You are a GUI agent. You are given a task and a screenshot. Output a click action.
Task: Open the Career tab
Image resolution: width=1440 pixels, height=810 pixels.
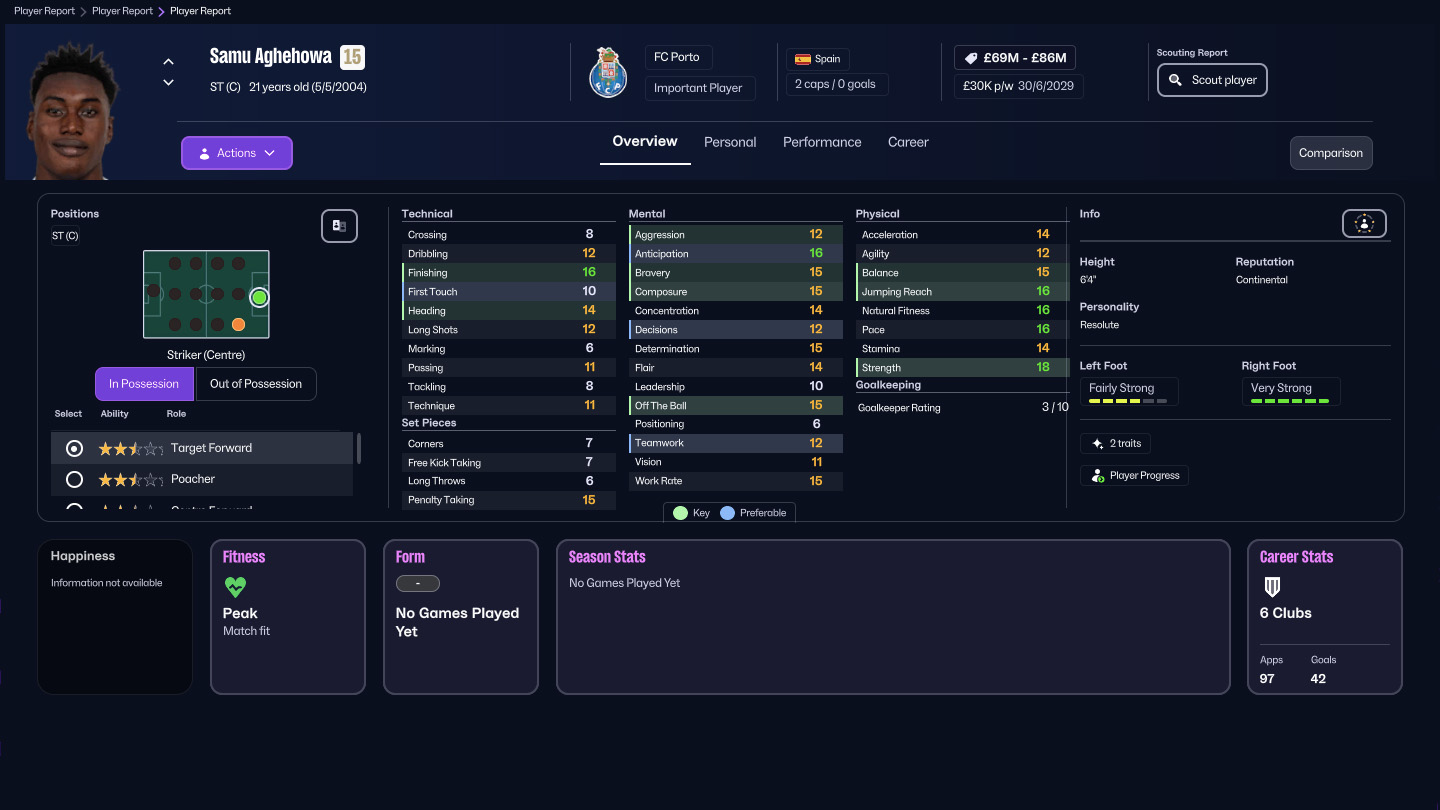coord(908,142)
